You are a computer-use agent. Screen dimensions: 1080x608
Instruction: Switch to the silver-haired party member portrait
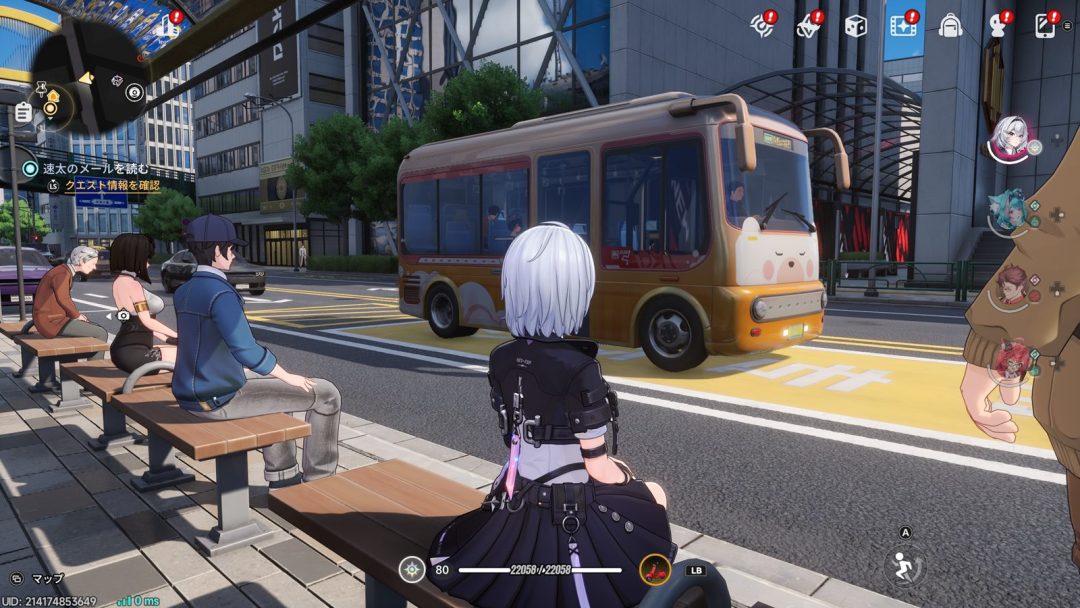point(1010,138)
